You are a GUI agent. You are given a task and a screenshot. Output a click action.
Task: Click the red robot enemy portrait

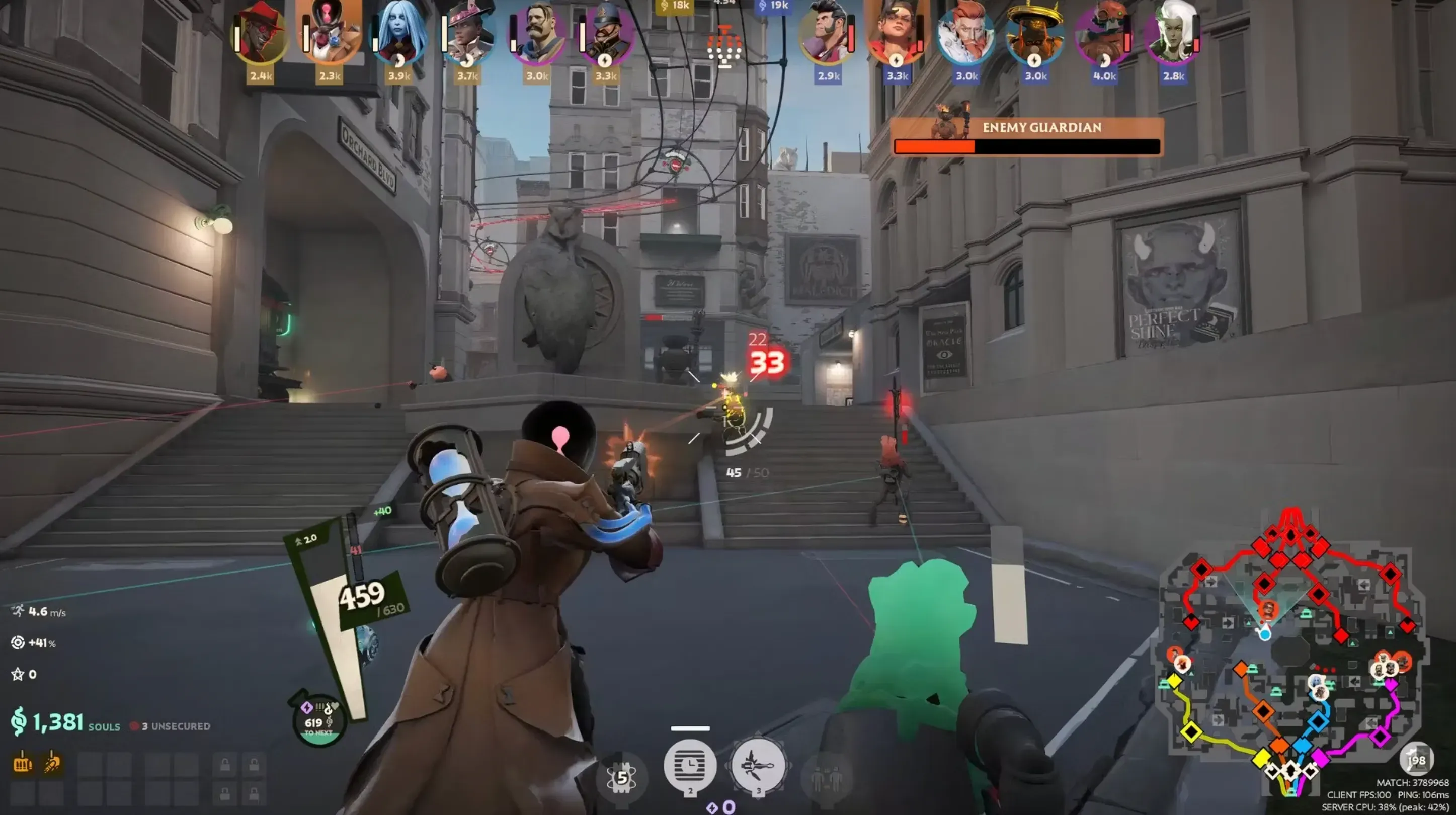pyautogui.click(x=1104, y=34)
